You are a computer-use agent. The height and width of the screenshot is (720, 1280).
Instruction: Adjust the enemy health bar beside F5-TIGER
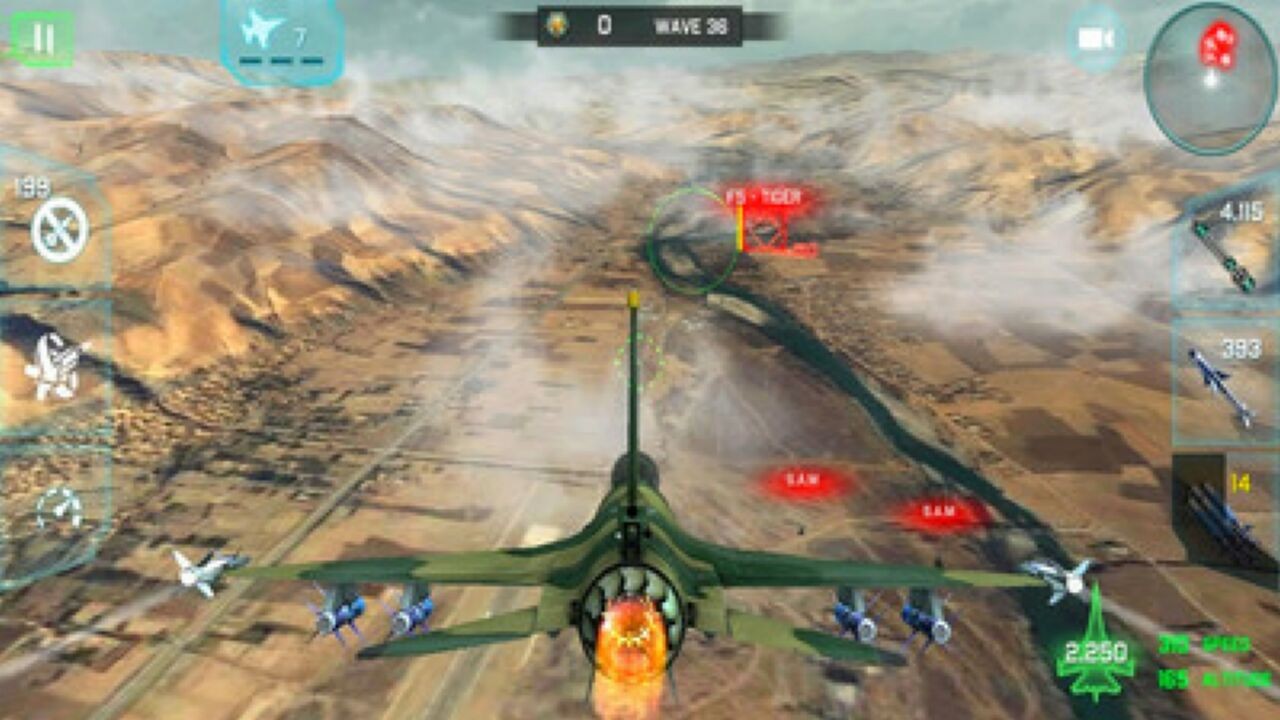(x=737, y=229)
